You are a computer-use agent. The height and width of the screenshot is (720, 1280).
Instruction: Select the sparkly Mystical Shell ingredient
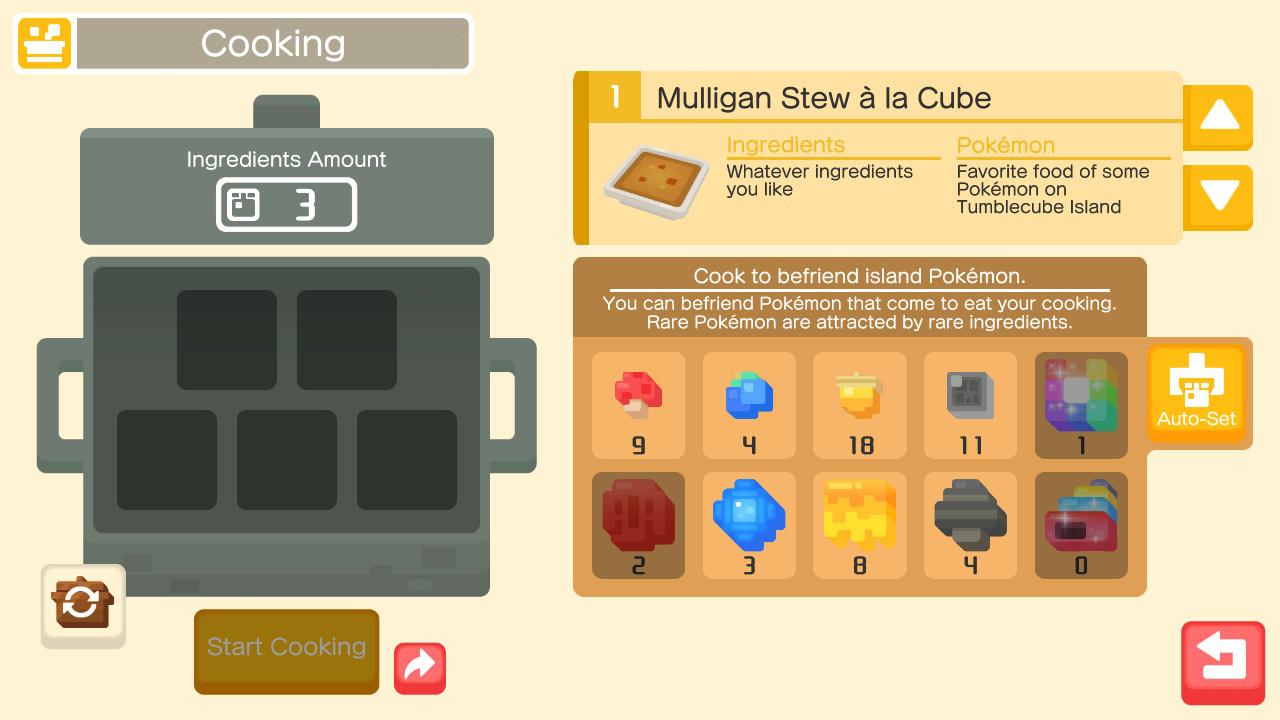(x=1080, y=405)
